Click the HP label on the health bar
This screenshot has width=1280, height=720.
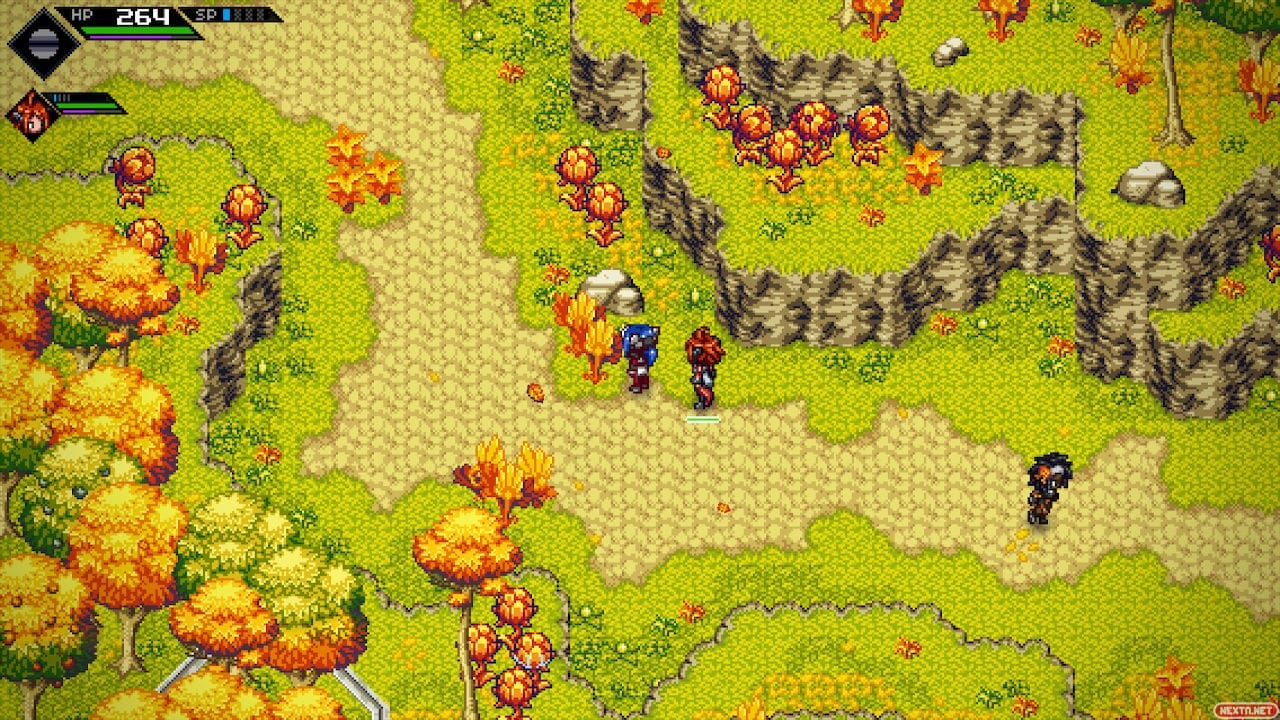80,15
